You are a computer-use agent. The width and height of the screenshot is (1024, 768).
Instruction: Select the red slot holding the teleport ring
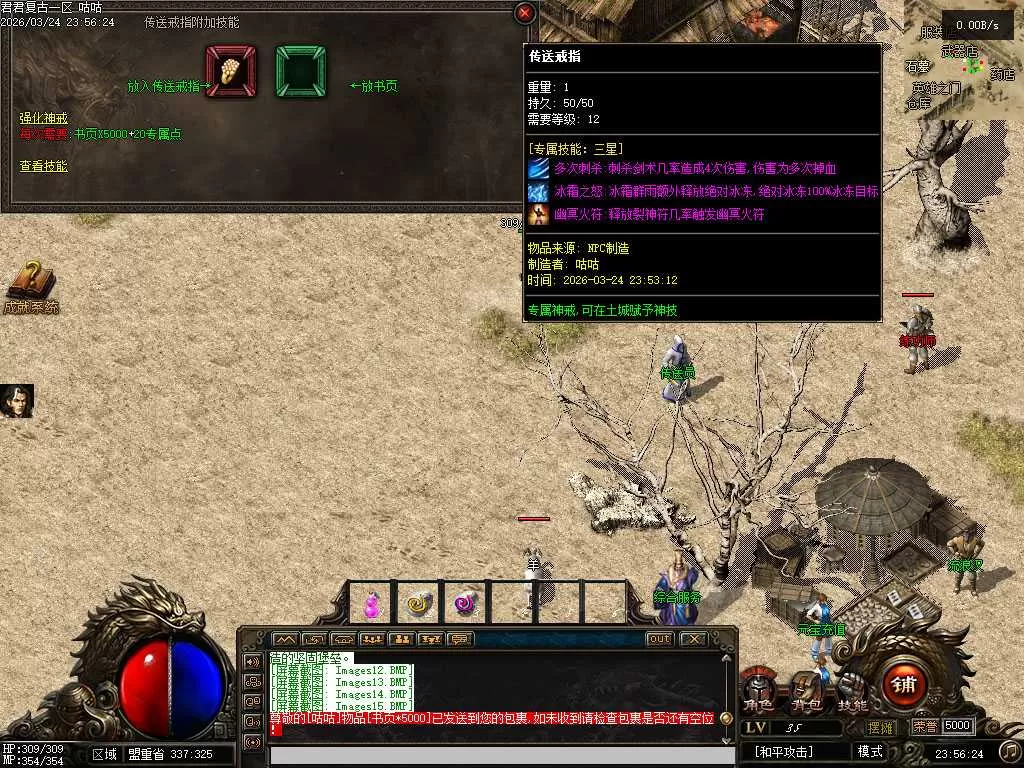tap(231, 71)
